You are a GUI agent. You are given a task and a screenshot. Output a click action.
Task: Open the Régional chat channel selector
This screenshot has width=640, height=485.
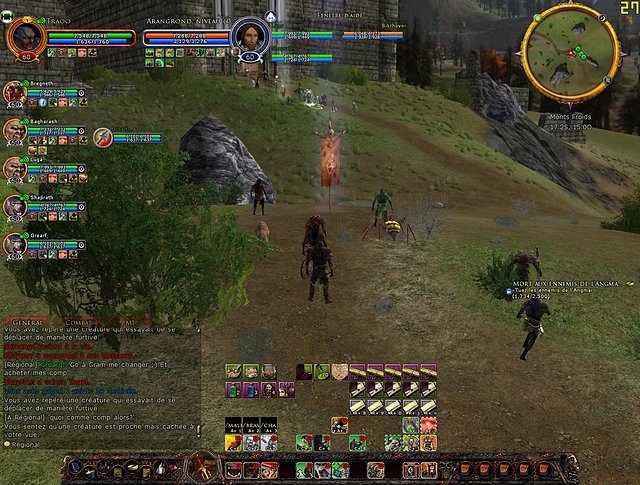tap(26, 443)
